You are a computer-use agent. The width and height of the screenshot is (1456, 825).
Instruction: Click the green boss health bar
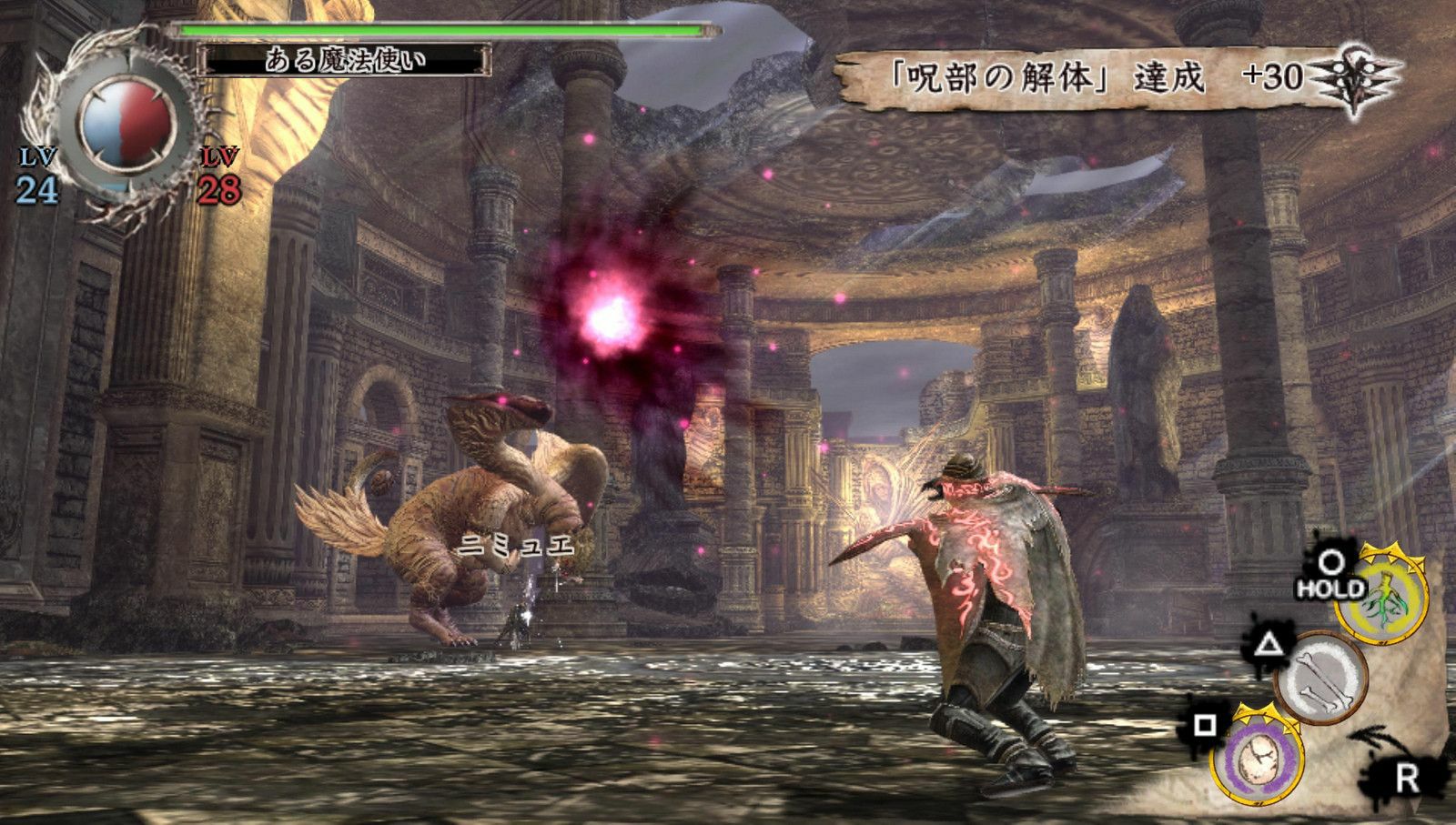(x=437, y=29)
